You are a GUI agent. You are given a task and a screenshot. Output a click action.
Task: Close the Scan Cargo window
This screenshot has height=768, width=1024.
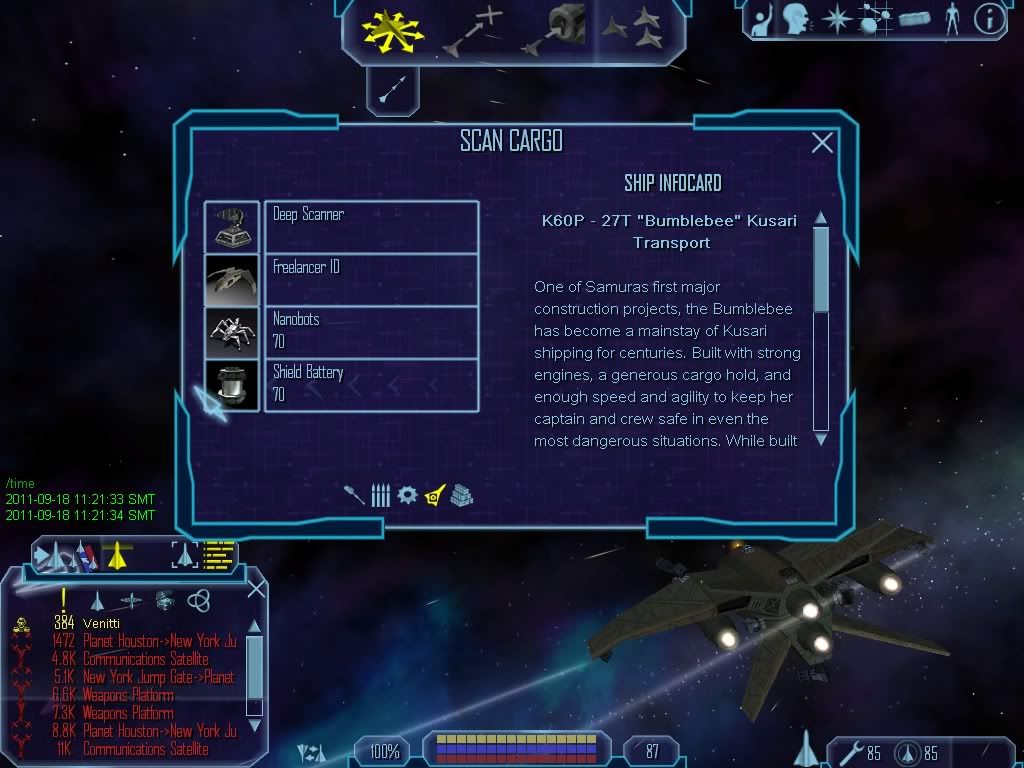point(822,143)
